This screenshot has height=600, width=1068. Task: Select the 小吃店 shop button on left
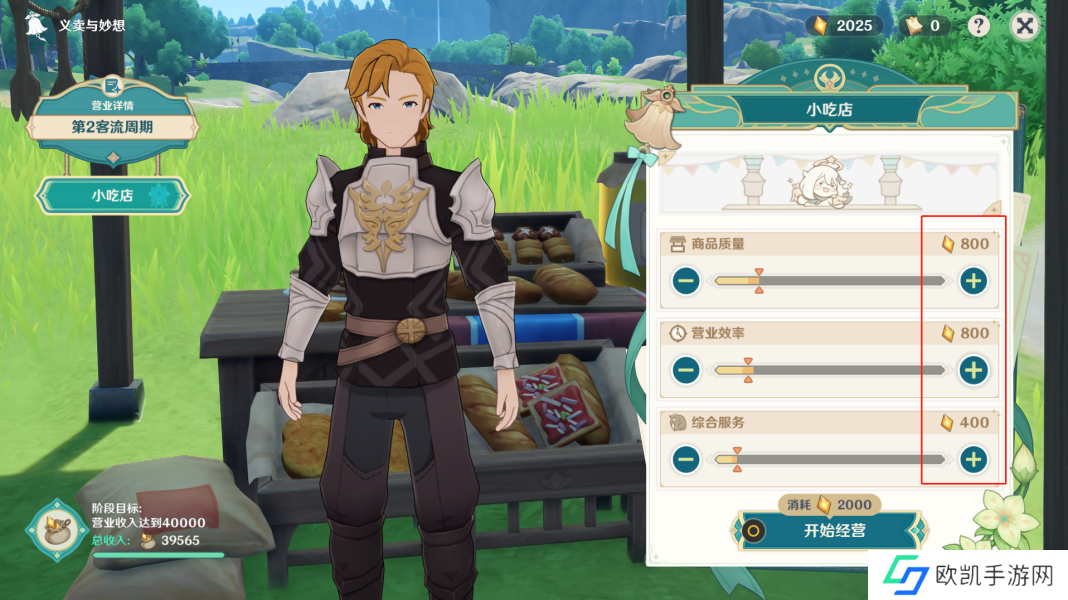point(112,196)
